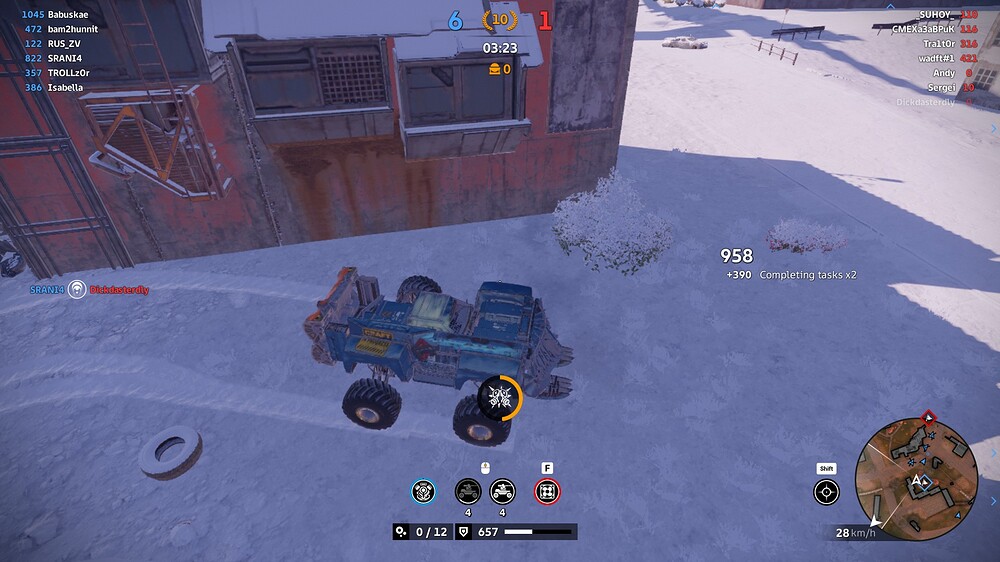Select Babuskae in the blue team list
Screen dimensions: 1000x562
click(x=69, y=16)
